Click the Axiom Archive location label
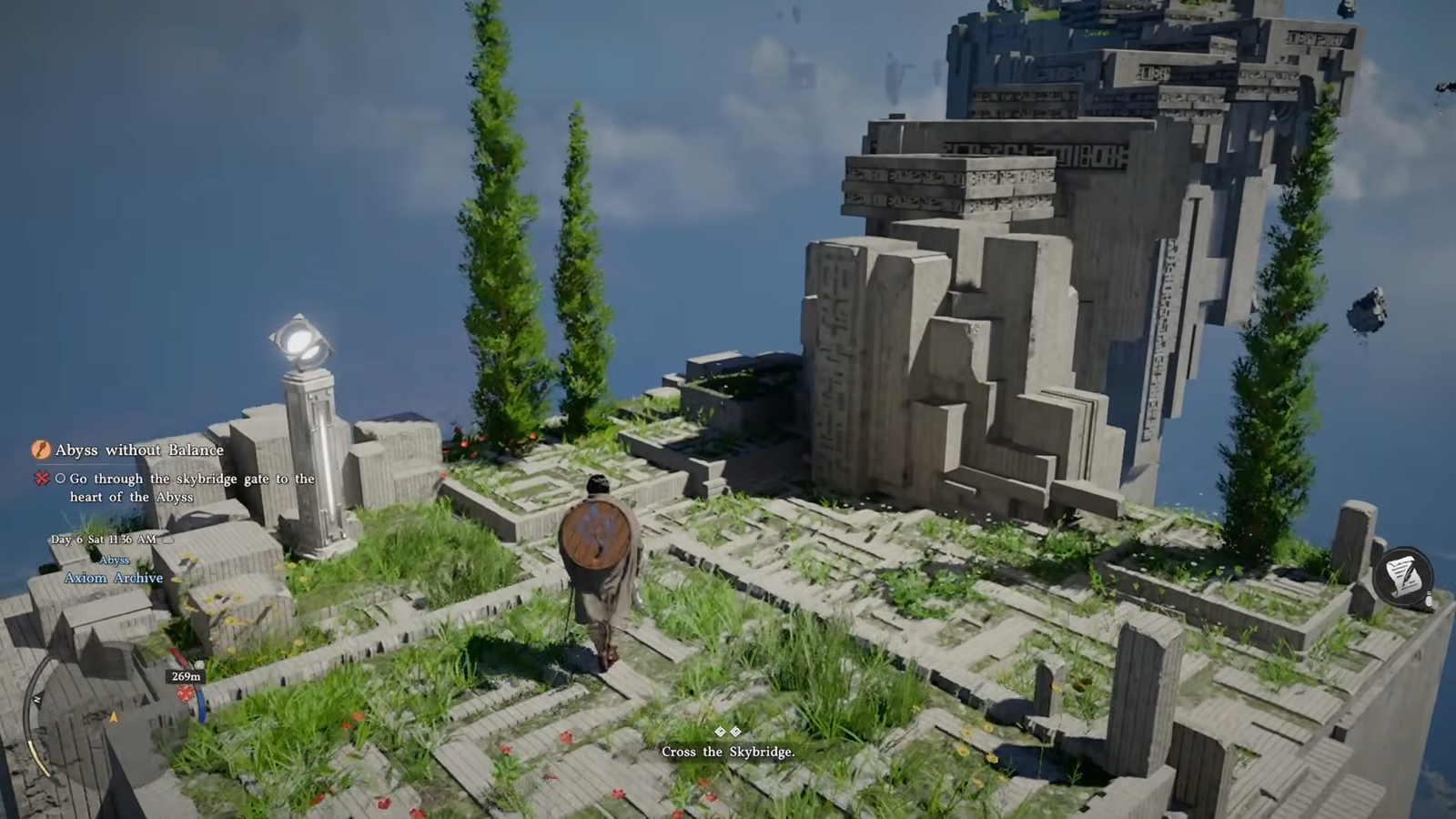Viewport: 1456px width, 819px height. [114, 578]
